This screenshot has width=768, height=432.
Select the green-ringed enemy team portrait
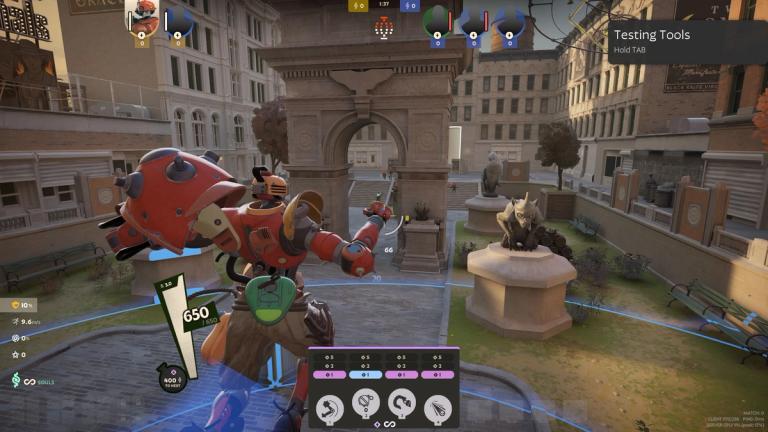coord(436,20)
